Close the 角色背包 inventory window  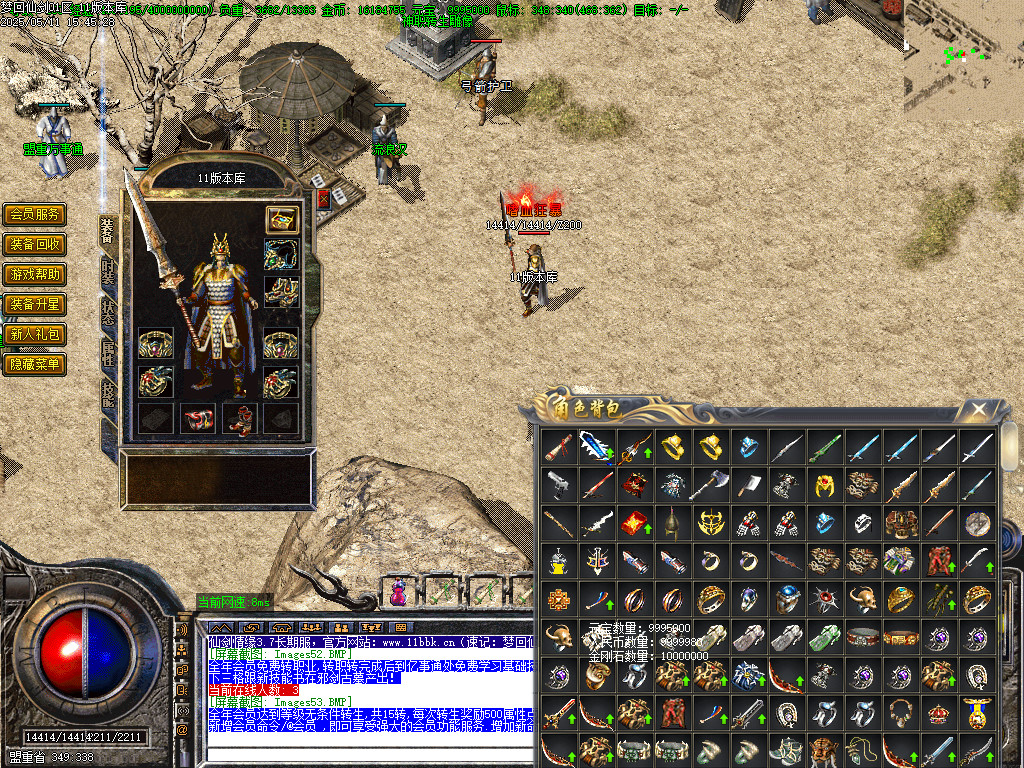click(980, 409)
